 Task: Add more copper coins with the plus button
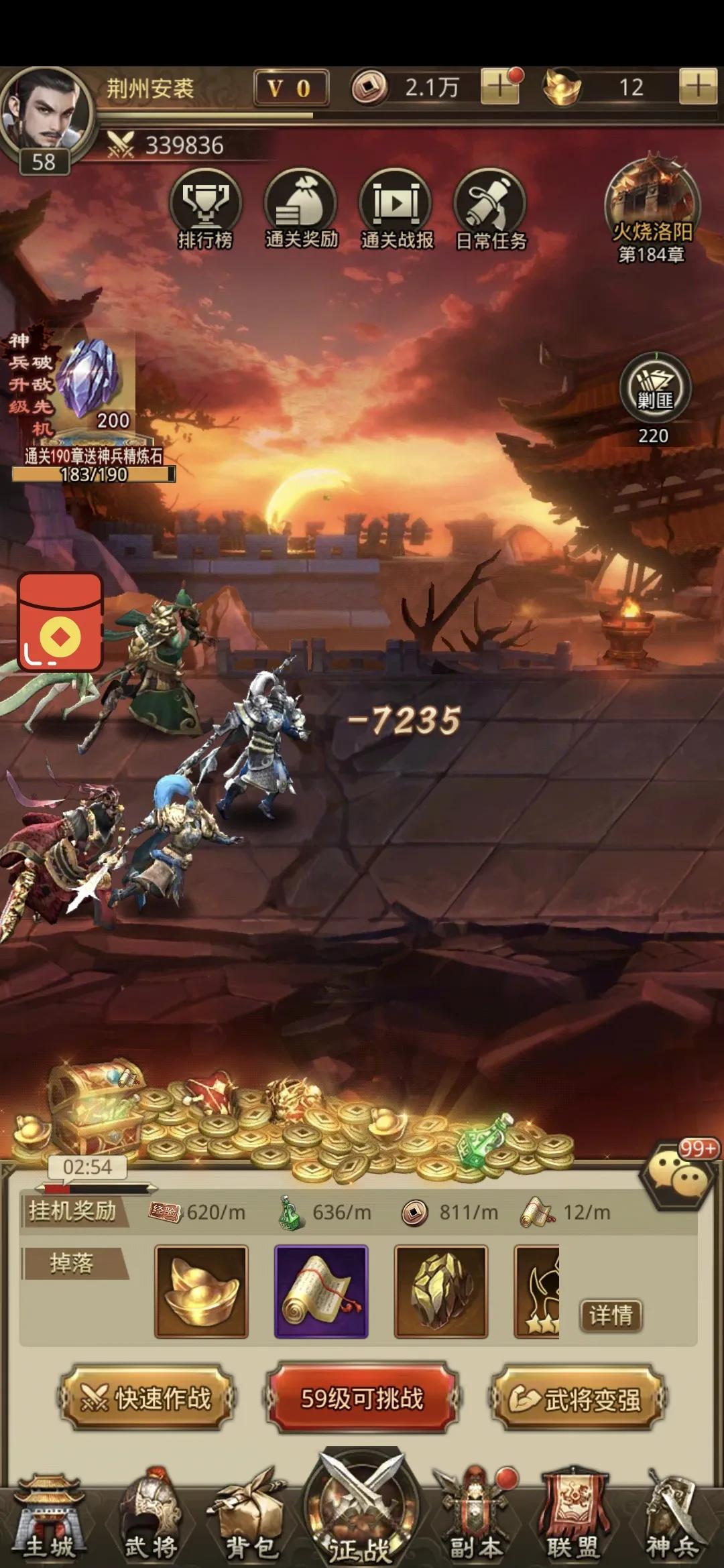pos(500,87)
